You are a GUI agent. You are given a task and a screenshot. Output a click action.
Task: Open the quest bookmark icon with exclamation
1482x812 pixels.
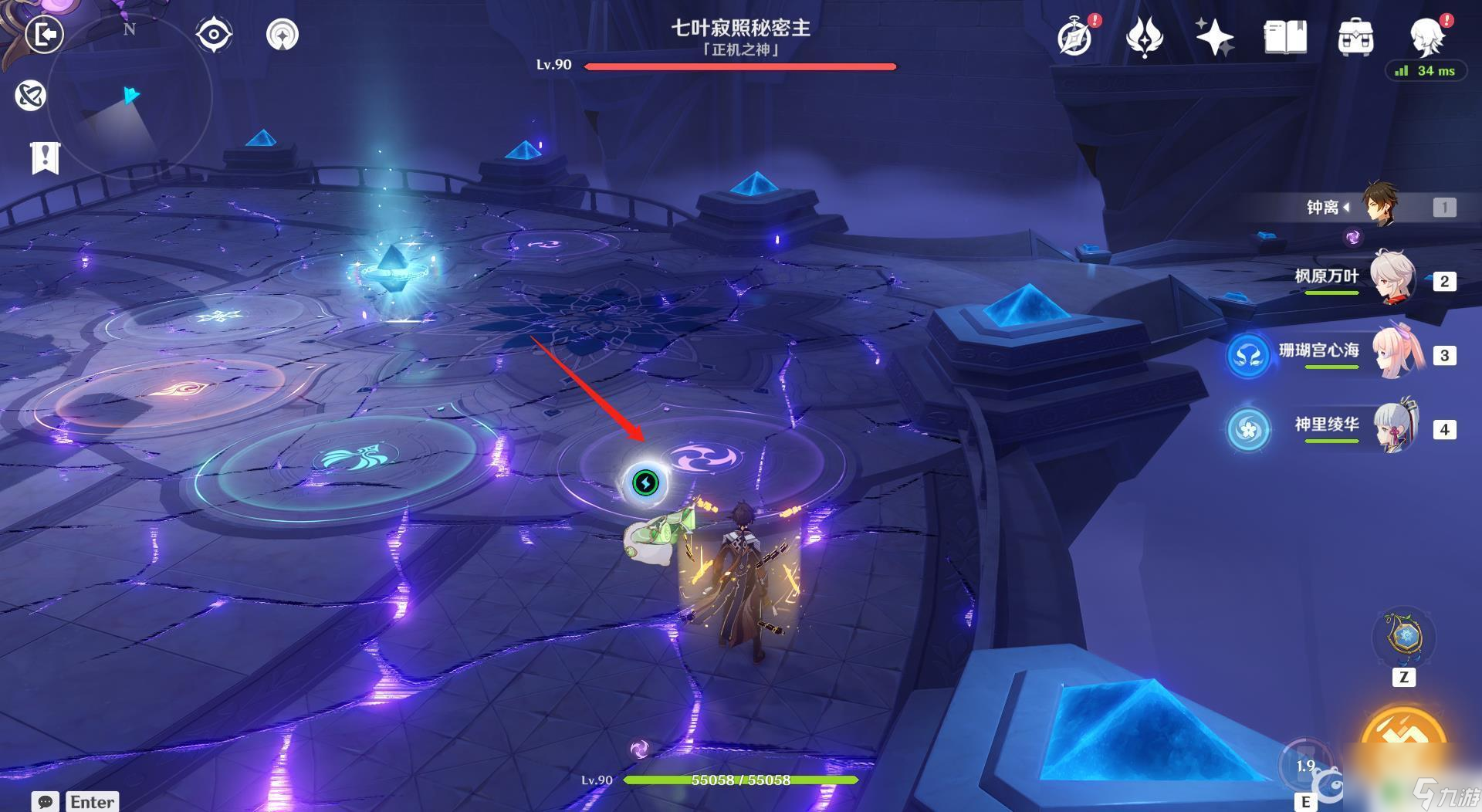point(45,157)
